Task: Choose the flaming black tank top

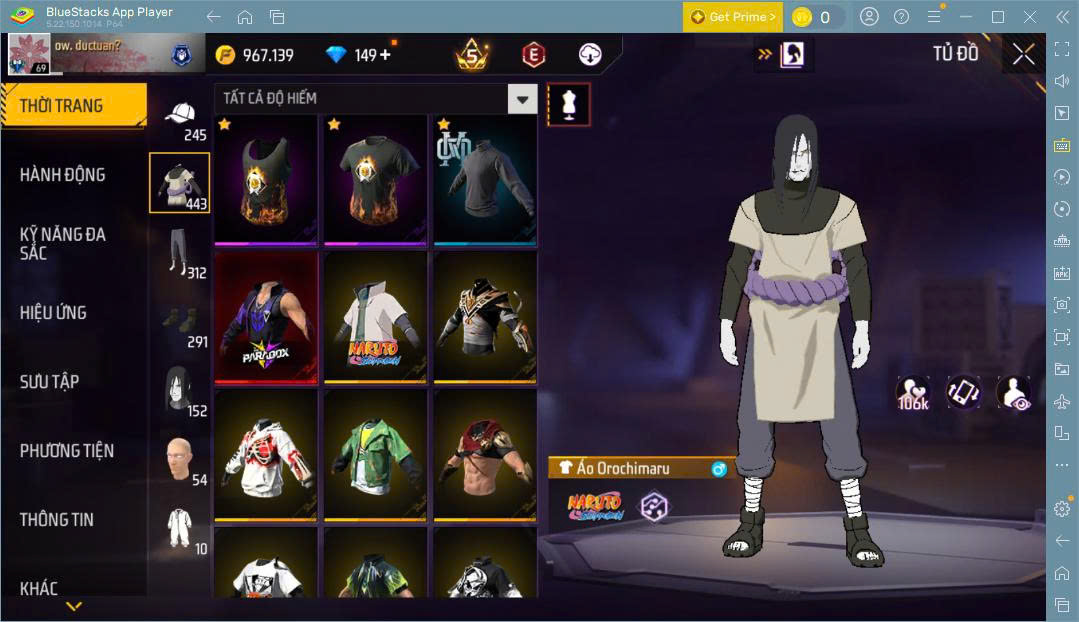Action: click(266, 180)
